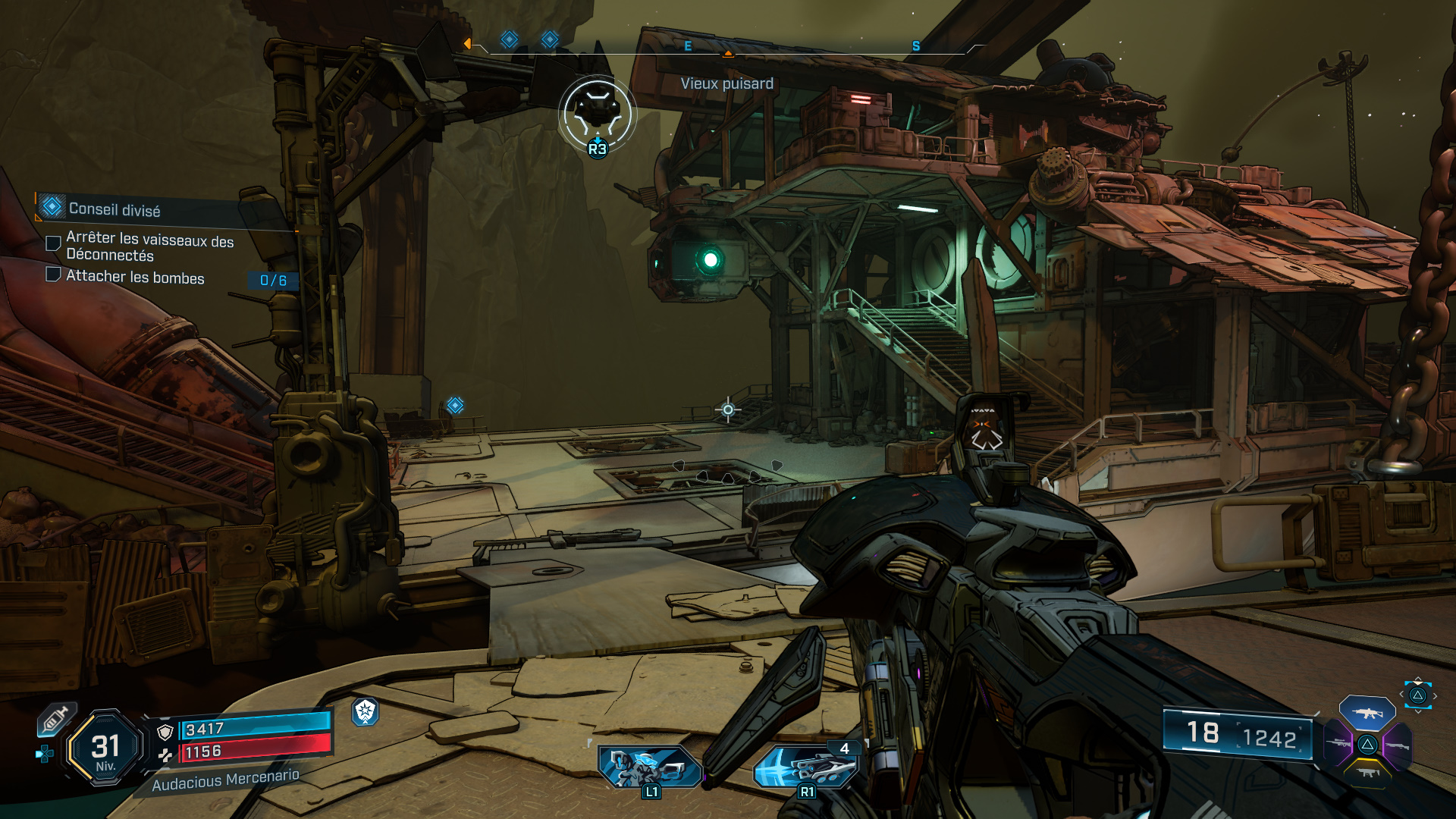The image size is (1456, 819).
Task: Switch to the yellow-bordered SMG weapon slot
Action: tap(1367, 773)
